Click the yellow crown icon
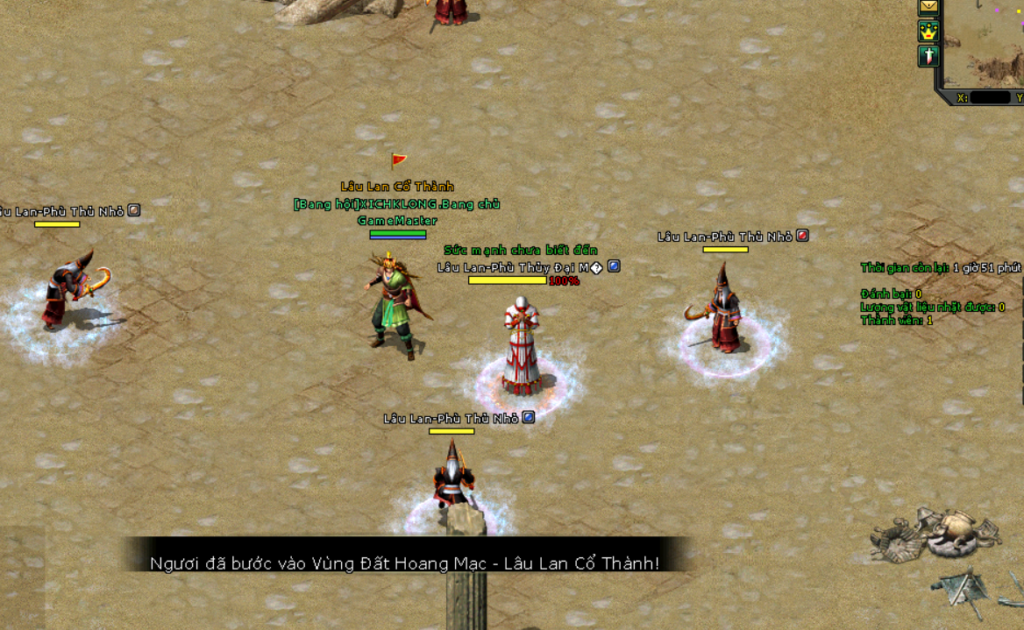 (x=929, y=32)
